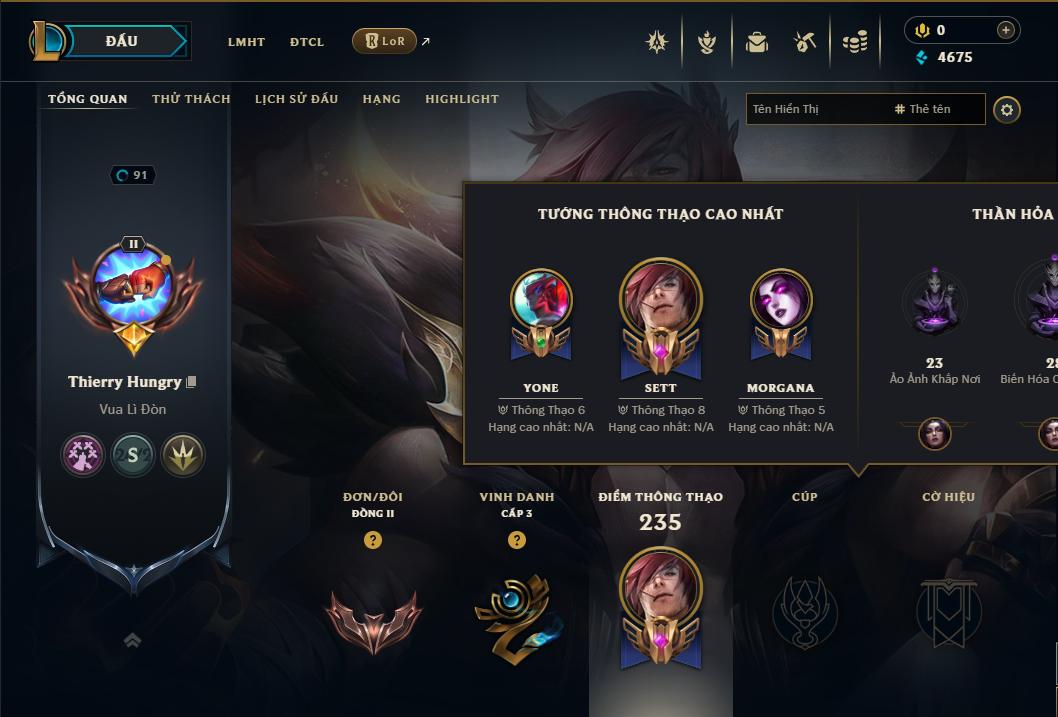Click the ĐẤU play button
Viewport: 1058px width, 717px height.
[122, 41]
